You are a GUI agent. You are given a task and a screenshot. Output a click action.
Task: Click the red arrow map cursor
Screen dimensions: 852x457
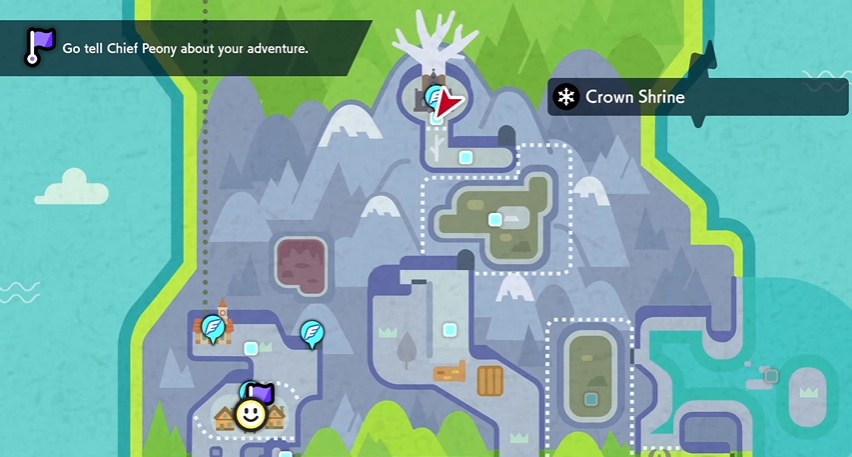tap(451, 102)
